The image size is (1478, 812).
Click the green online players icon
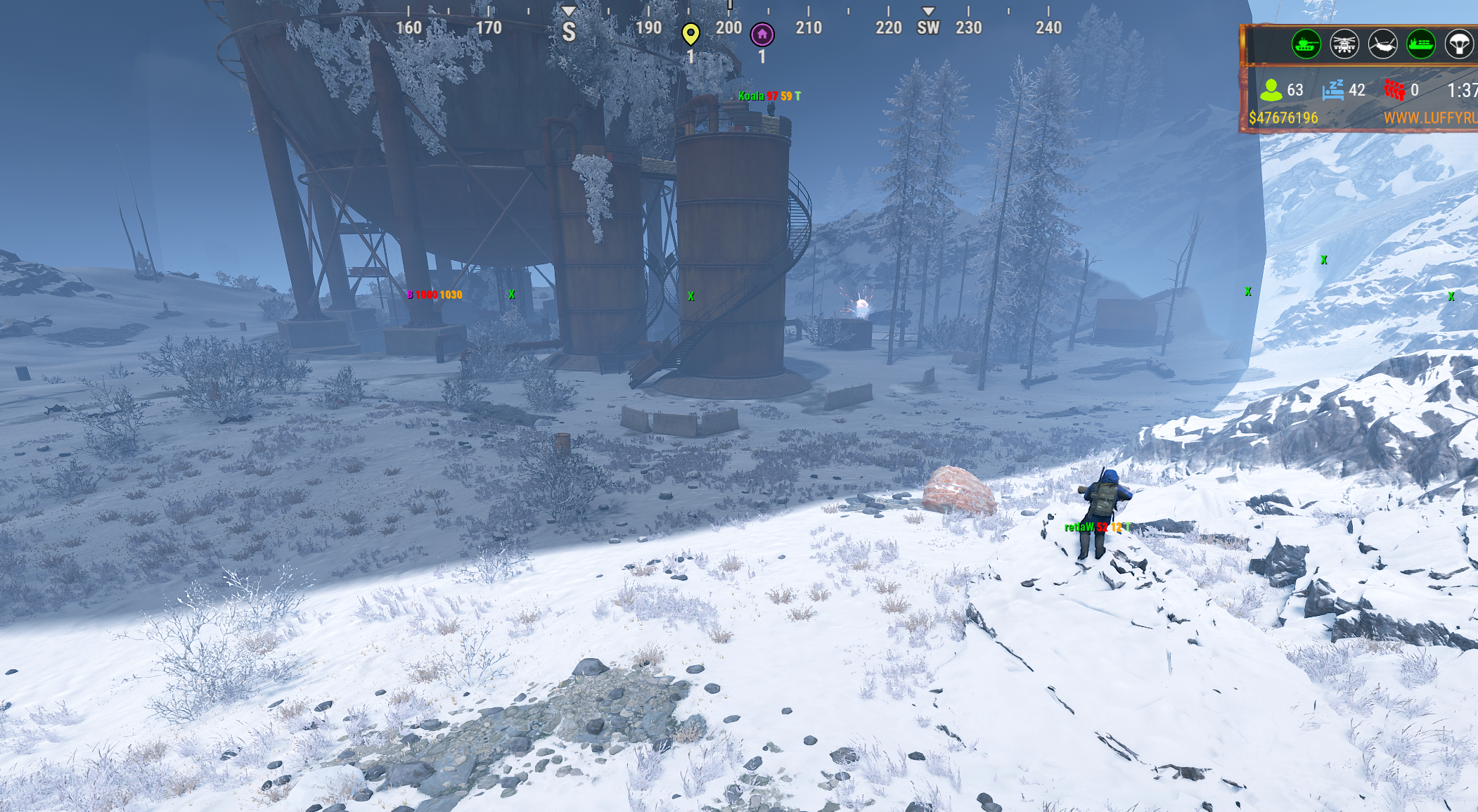click(1271, 90)
